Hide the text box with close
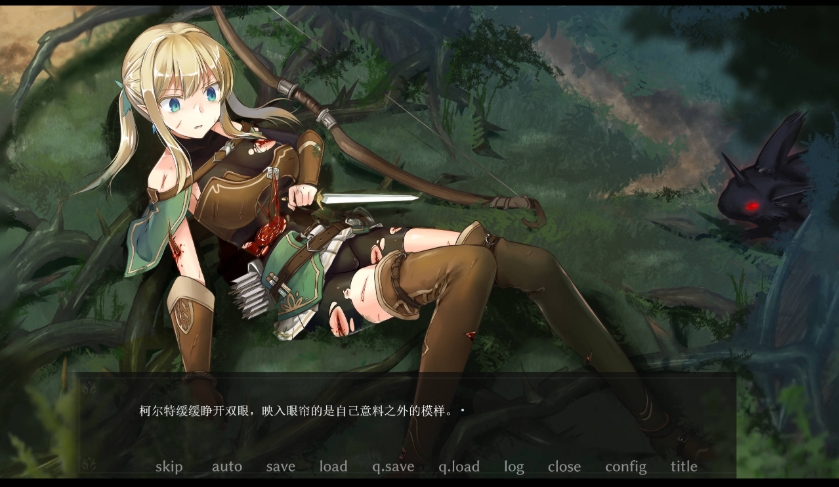The width and height of the screenshot is (839, 487). point(564,466)
